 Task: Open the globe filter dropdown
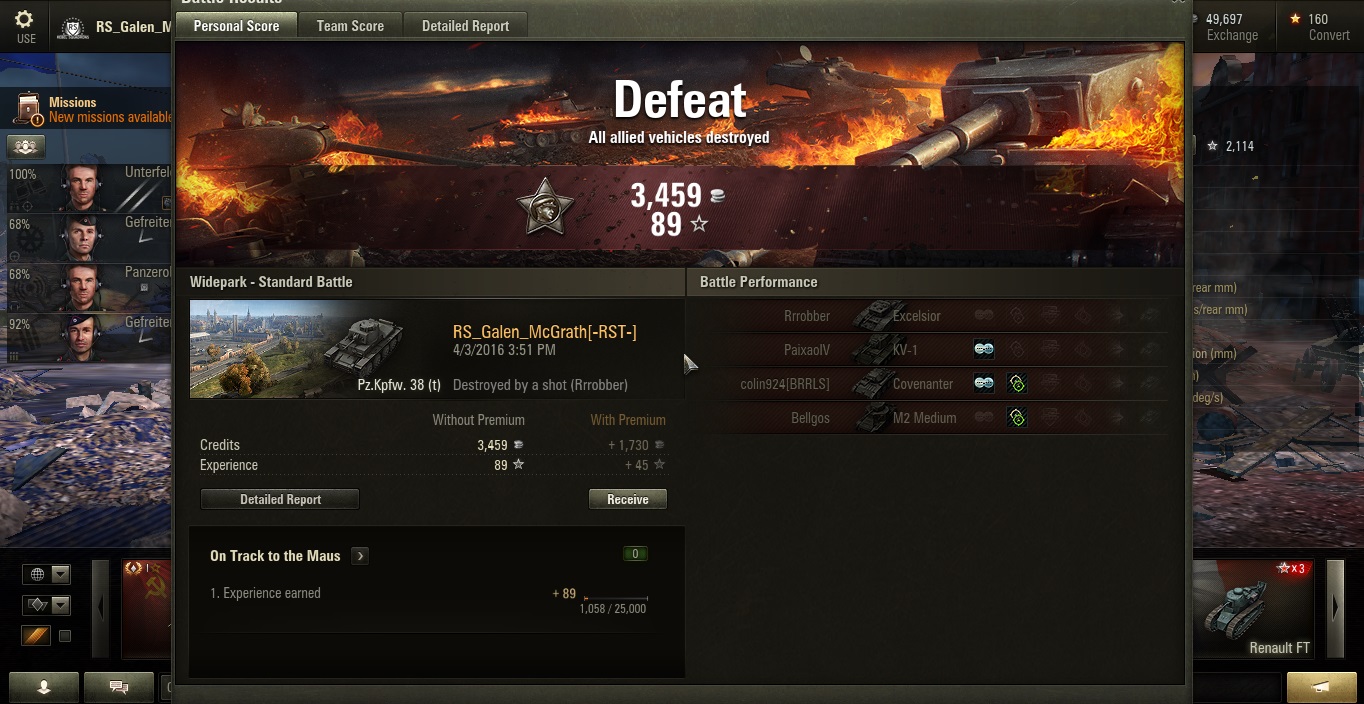pyautogui.click(x=48, y=574)
